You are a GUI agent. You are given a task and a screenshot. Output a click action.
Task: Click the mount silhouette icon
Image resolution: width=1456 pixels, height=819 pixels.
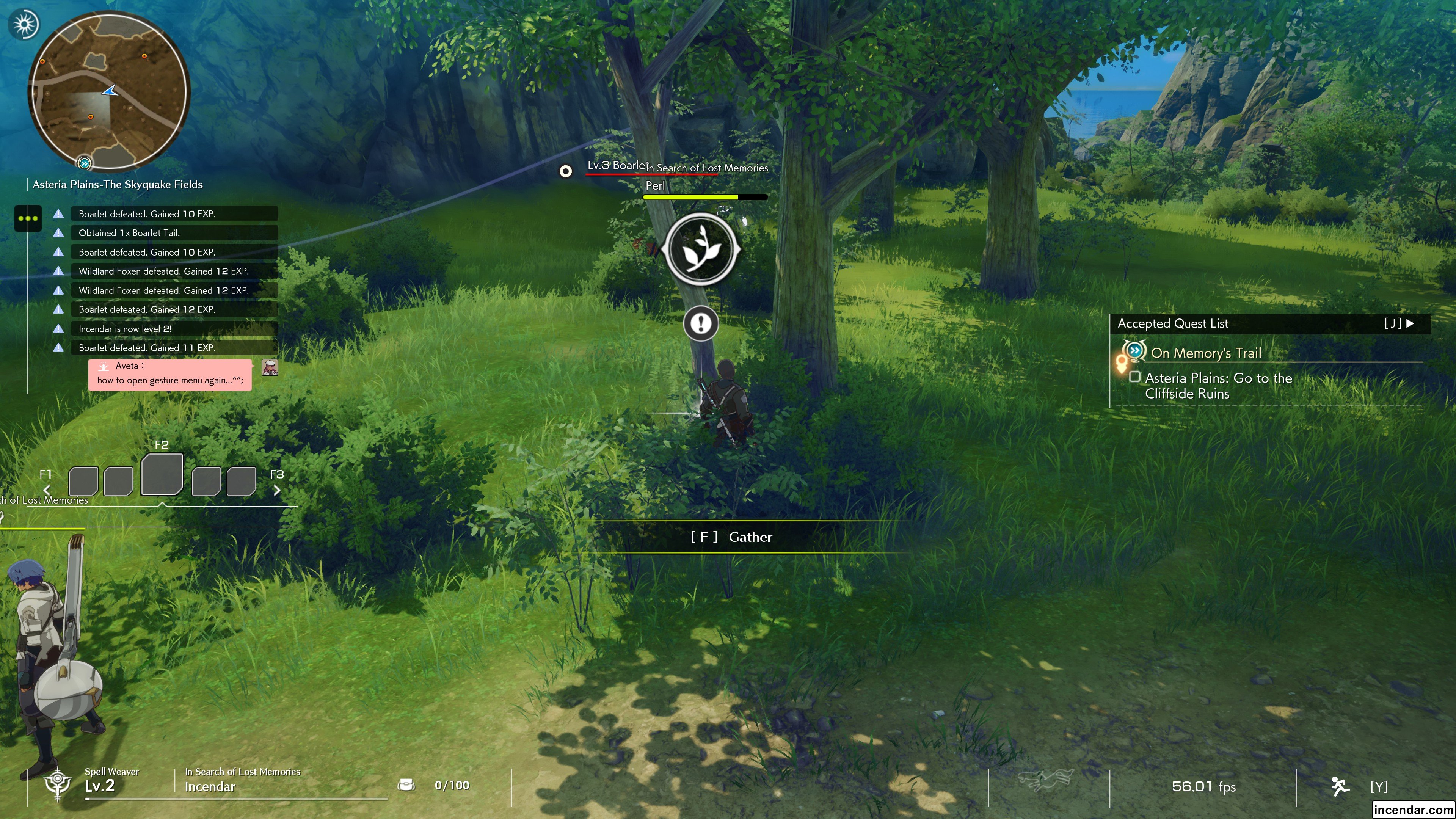[x=1045, y=780]
